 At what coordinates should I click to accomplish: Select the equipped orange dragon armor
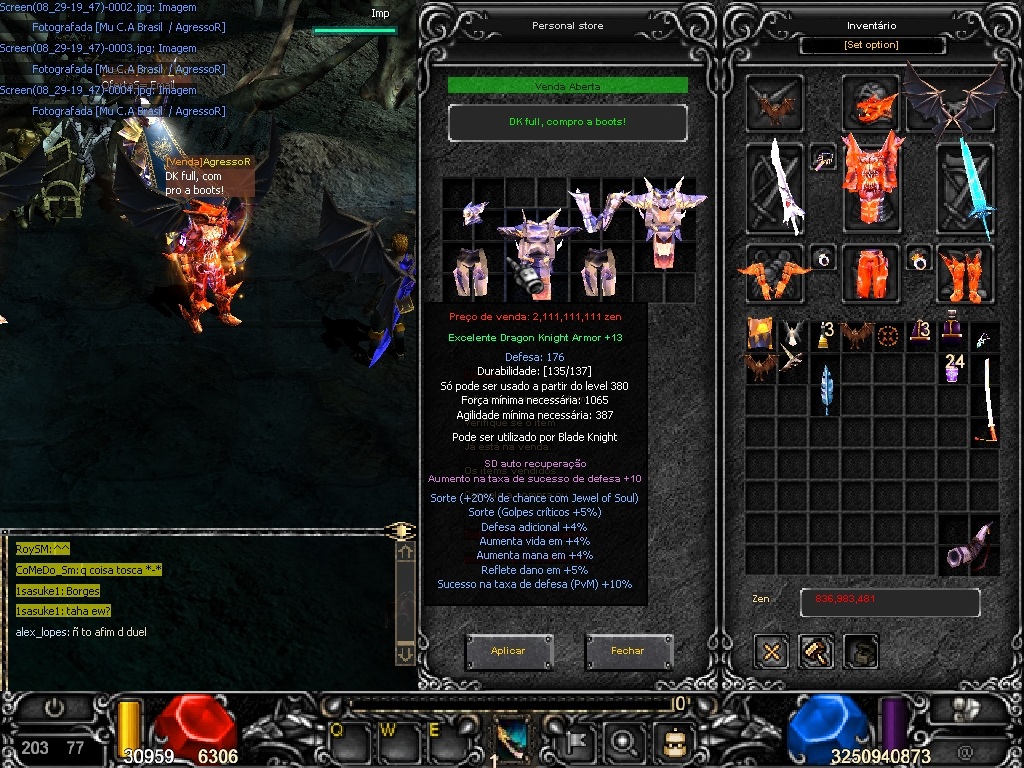coord(870,182)
